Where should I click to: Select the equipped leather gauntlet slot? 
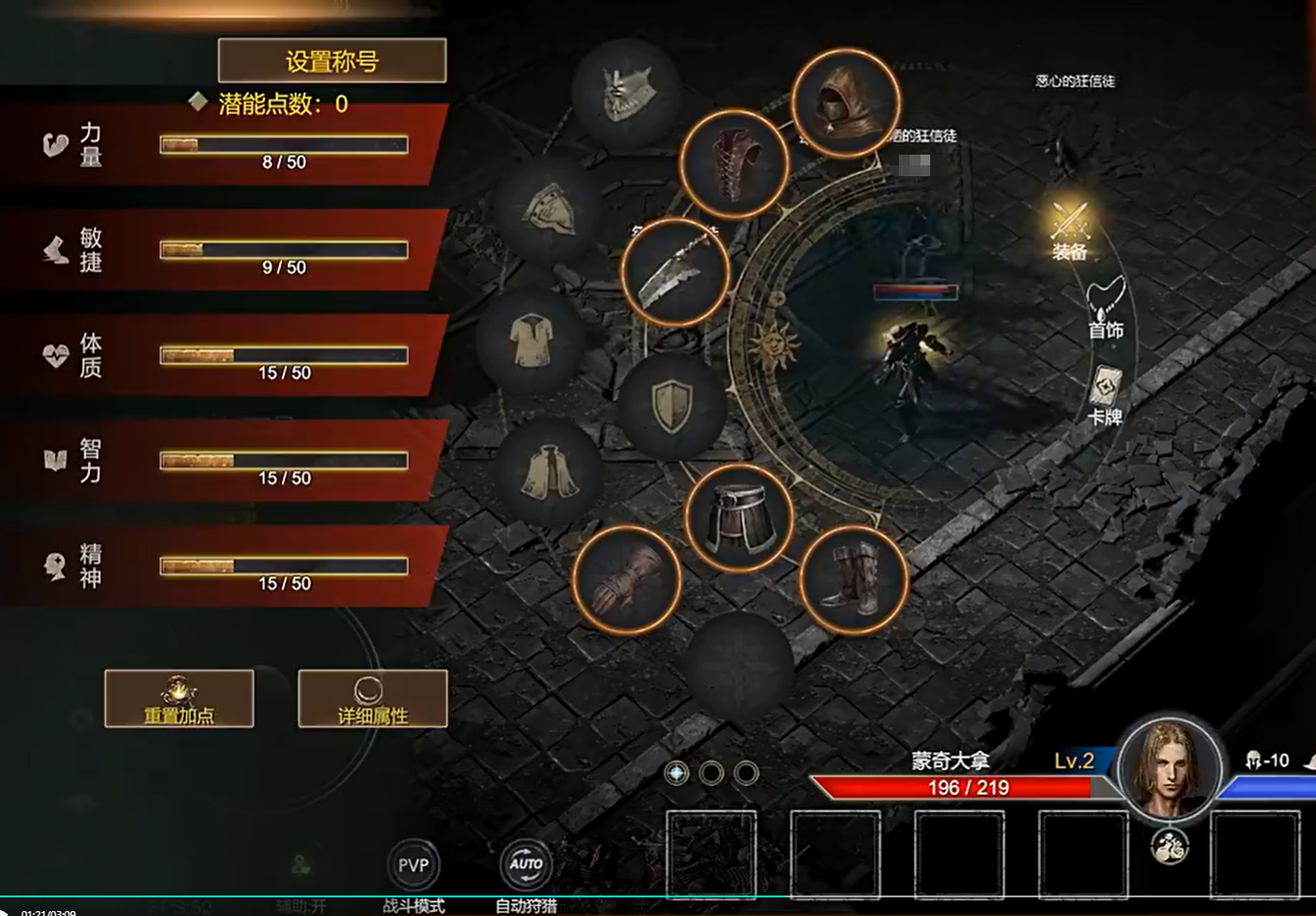coord(626,579)
